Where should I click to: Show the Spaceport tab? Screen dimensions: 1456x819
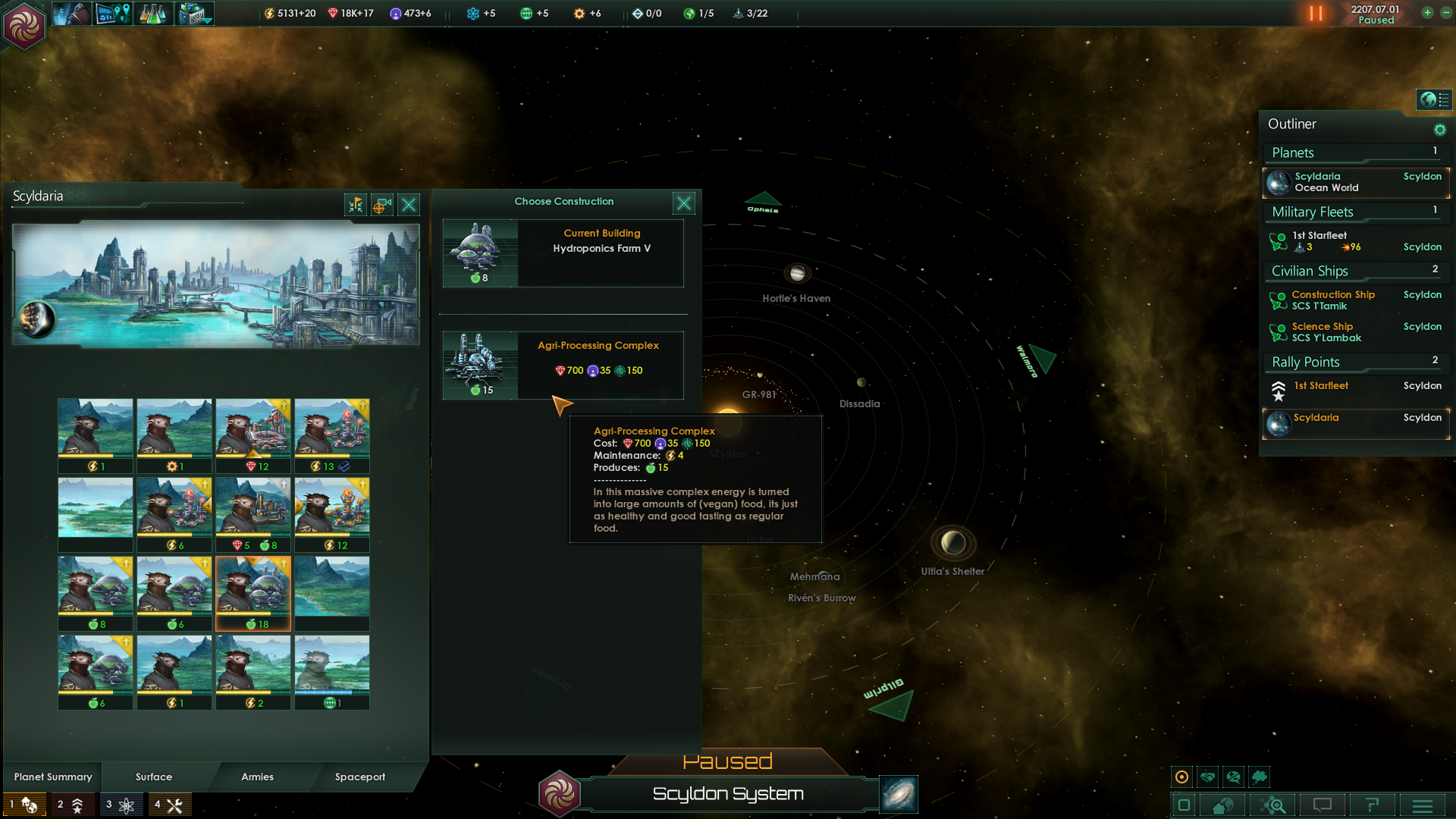click(x=360, y=777)
